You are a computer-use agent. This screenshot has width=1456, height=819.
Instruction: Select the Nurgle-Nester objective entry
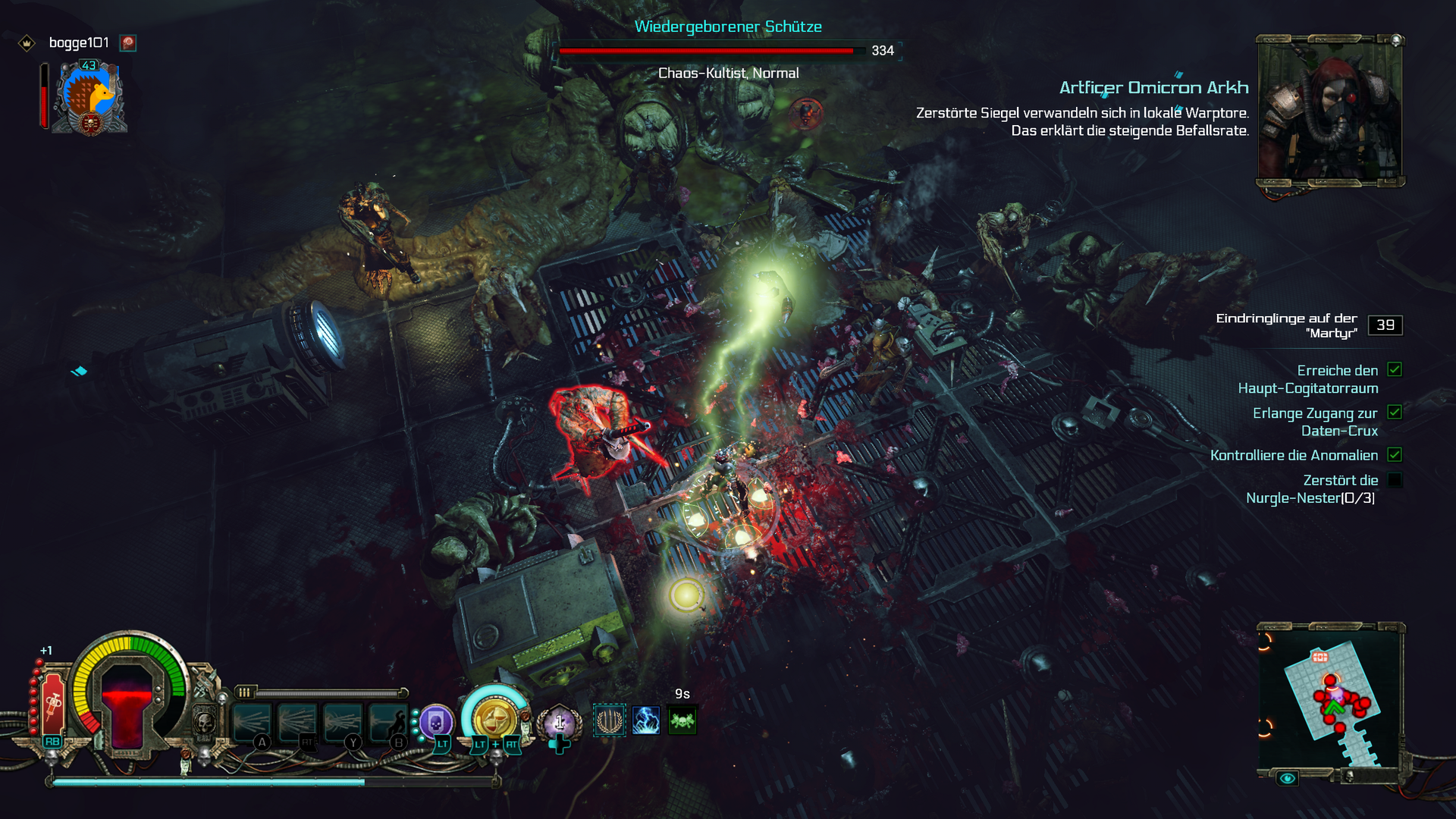1311,489
